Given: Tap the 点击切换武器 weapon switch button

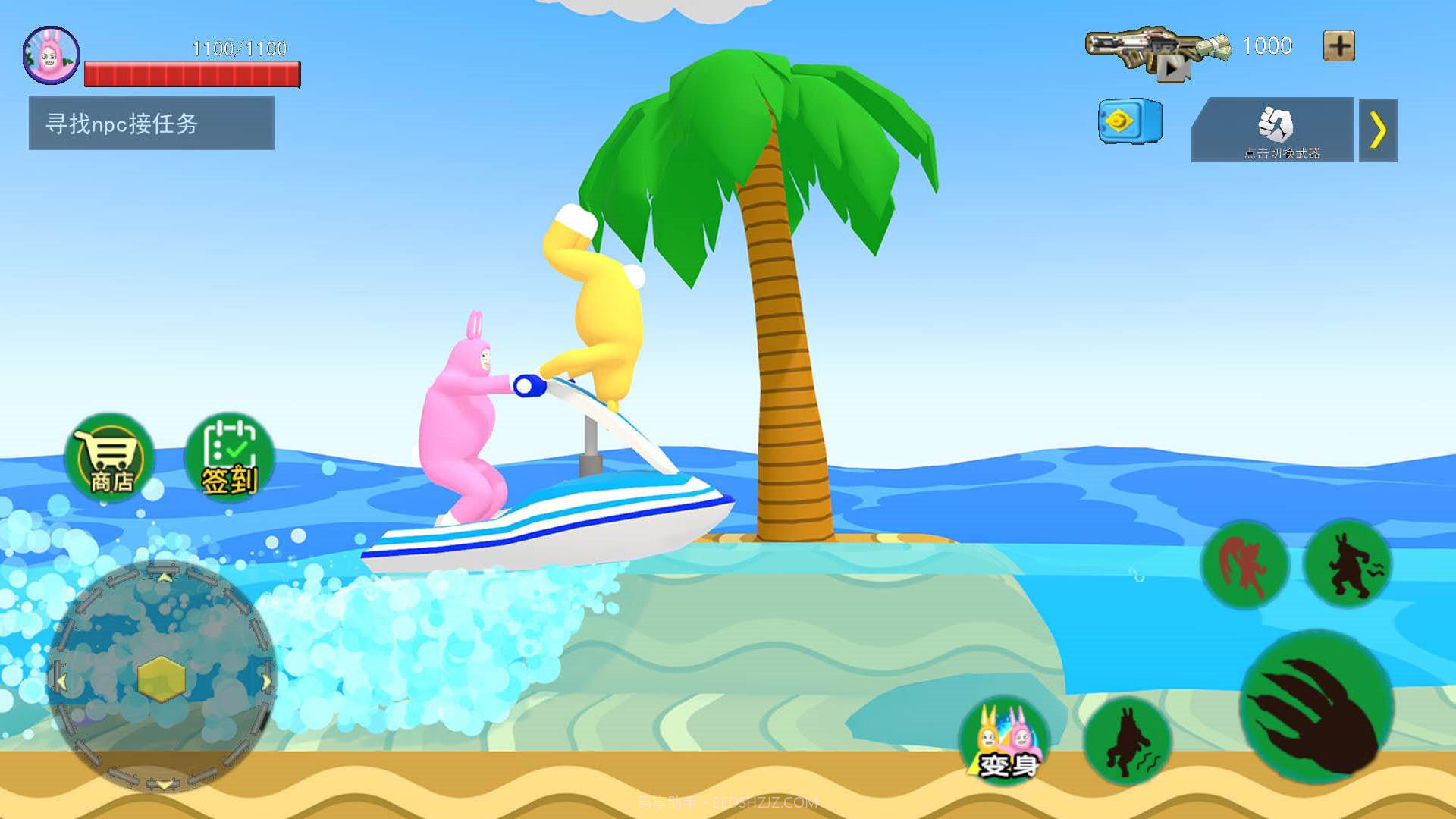Looking at the screenshot, I should click(x=1274, y=130).
